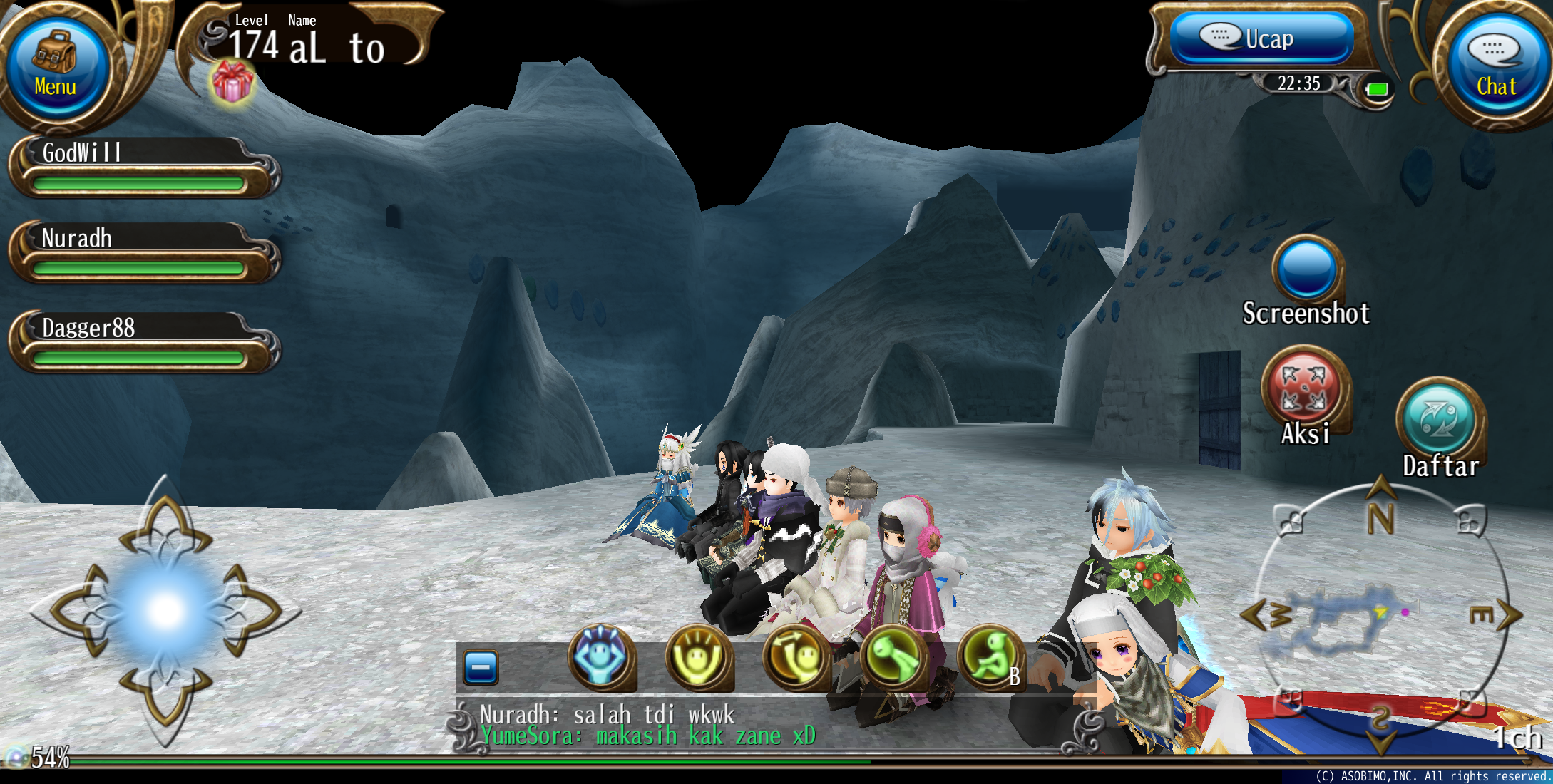Use the blue panic emote
Image resolution: width=1553 pixels, height=784 pixels.
601,657
